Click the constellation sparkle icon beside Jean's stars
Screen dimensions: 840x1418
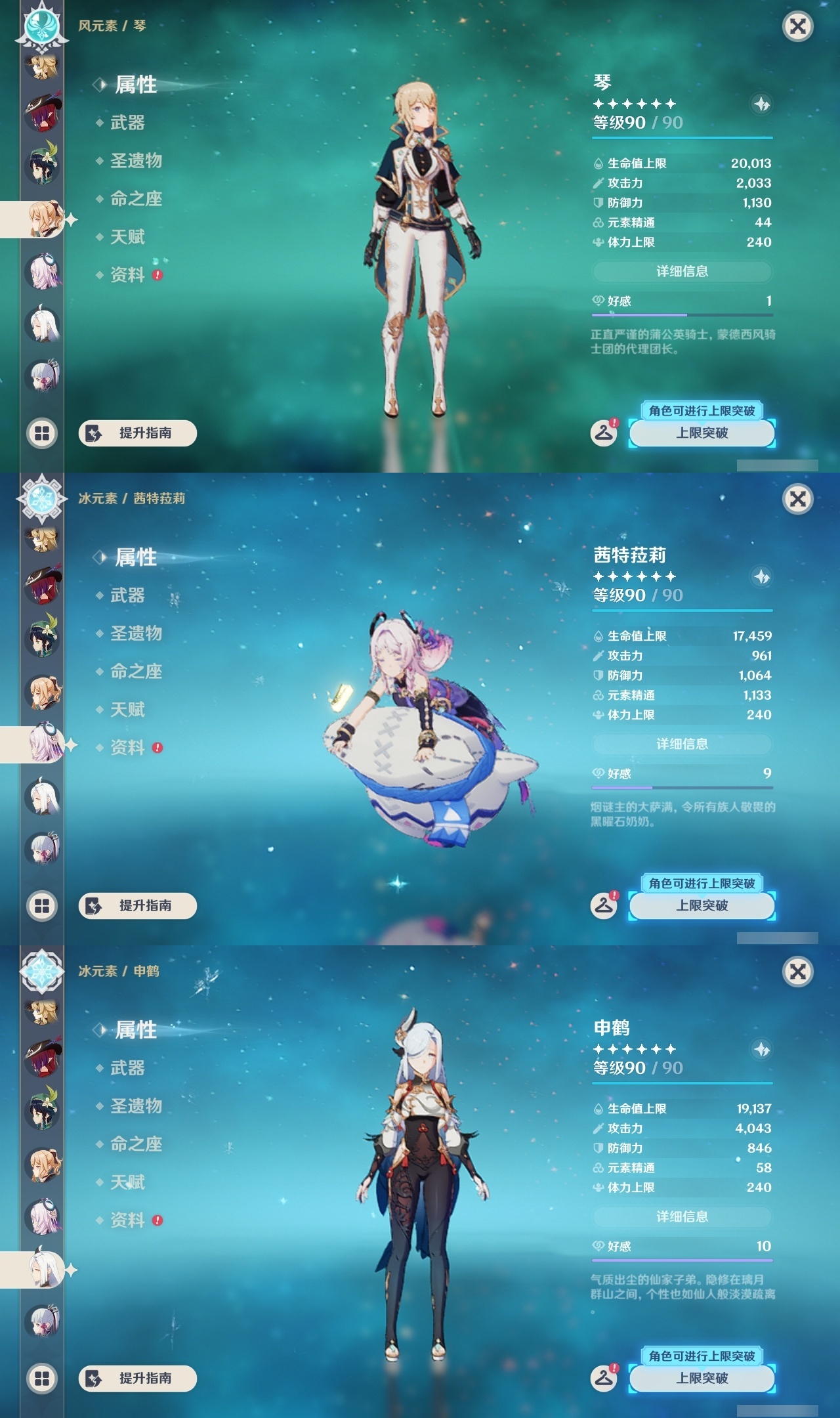tap(761, 104)
